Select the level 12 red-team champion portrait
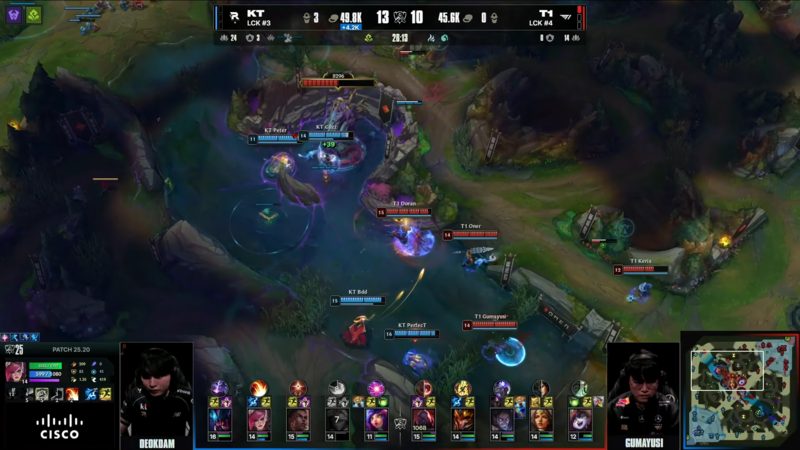The width and height of the screenshot is (800, 450). [579, 419]
